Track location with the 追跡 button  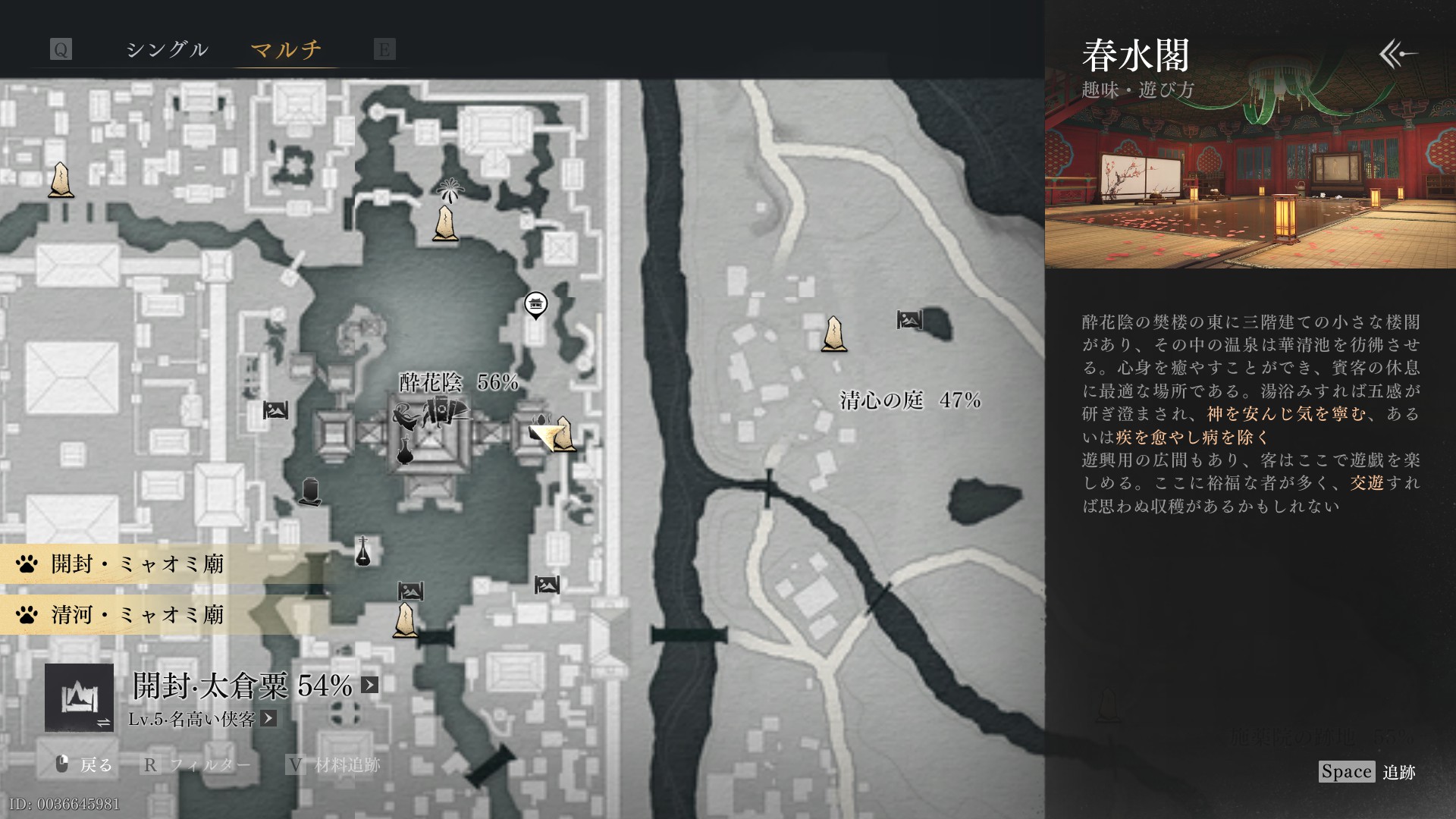point(1367,772)
